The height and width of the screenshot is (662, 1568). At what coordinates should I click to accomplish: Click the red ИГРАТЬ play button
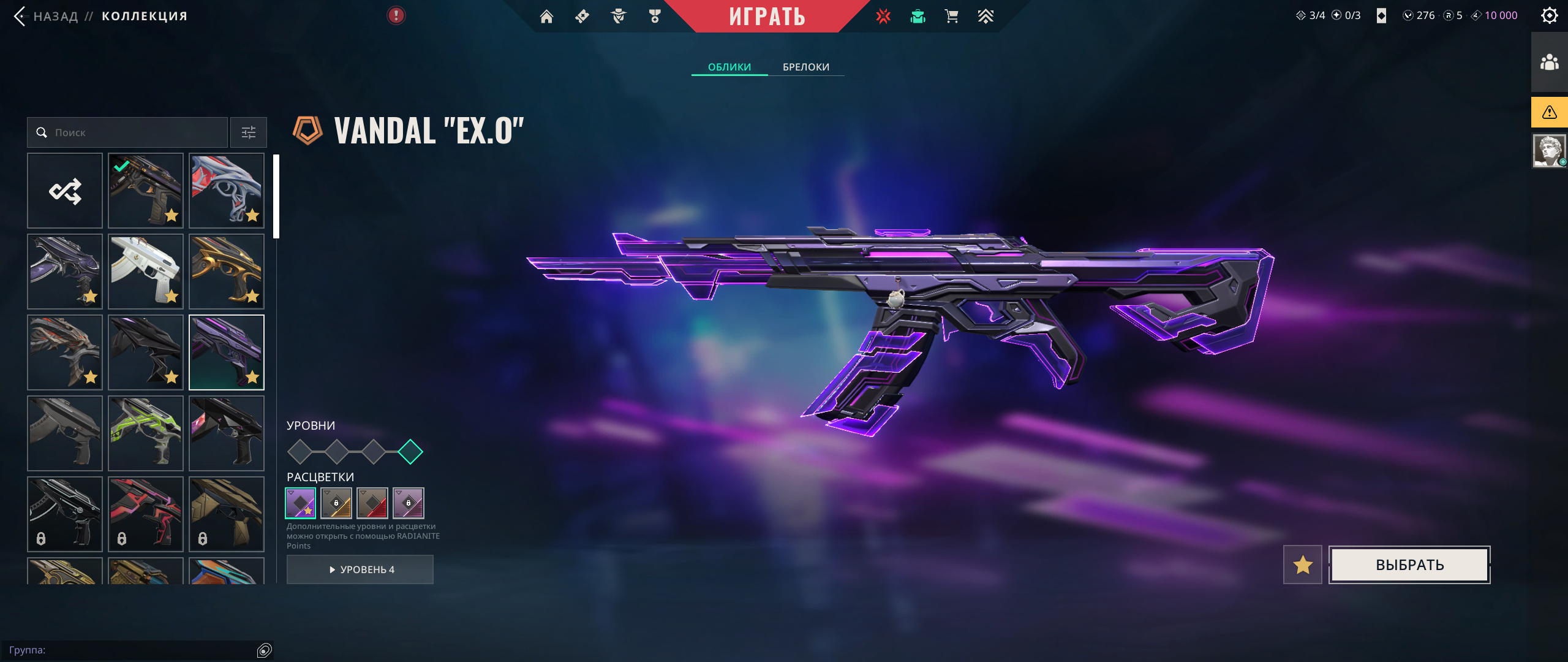click(x=767, y=16)
